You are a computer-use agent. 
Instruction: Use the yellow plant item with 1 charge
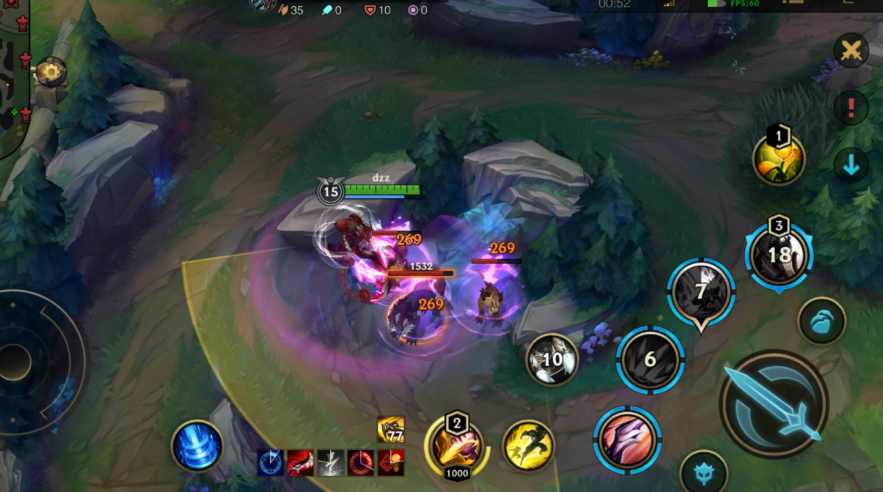pos(779,159)
